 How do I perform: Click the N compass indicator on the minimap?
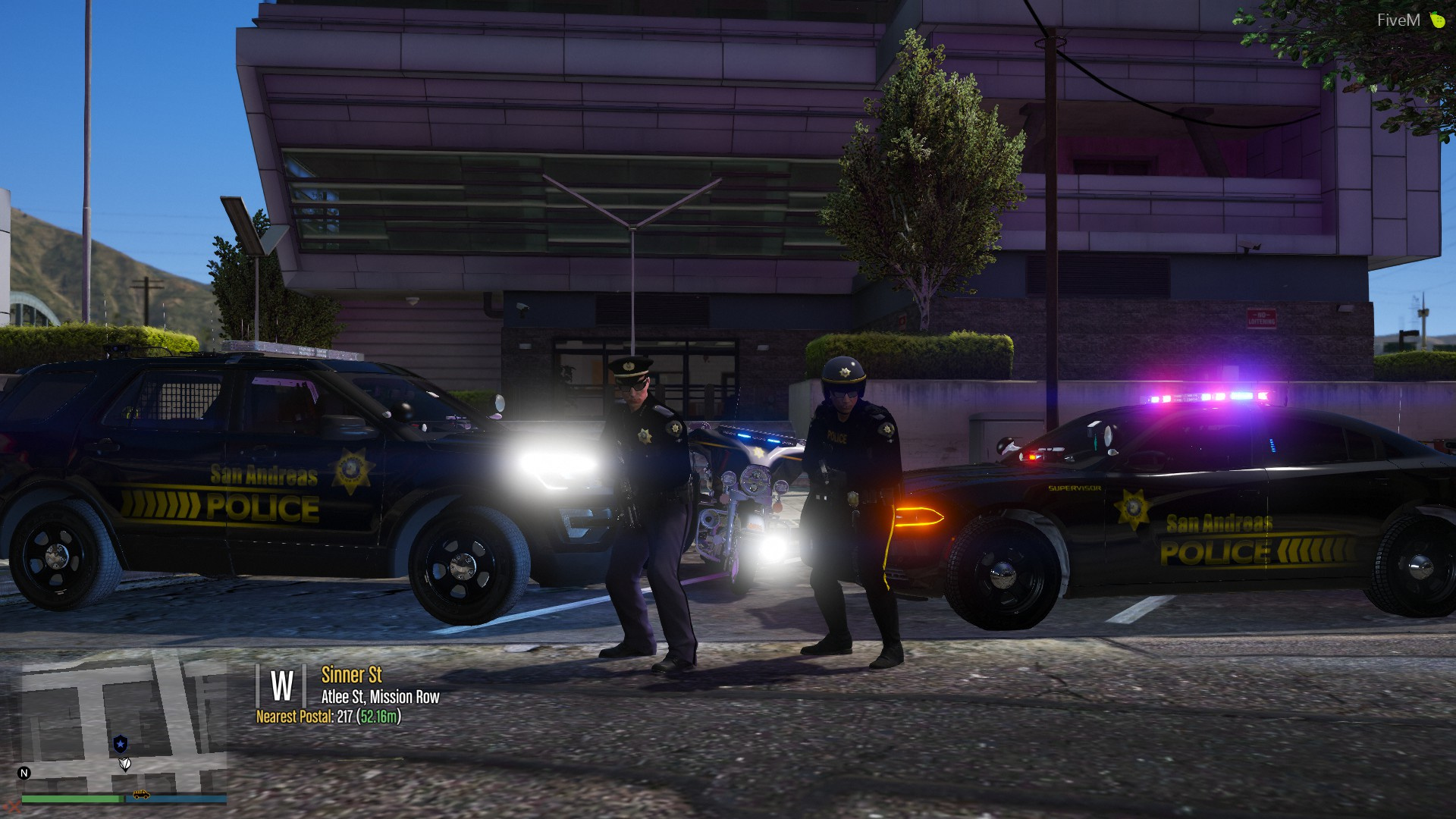tap(24, 772)
